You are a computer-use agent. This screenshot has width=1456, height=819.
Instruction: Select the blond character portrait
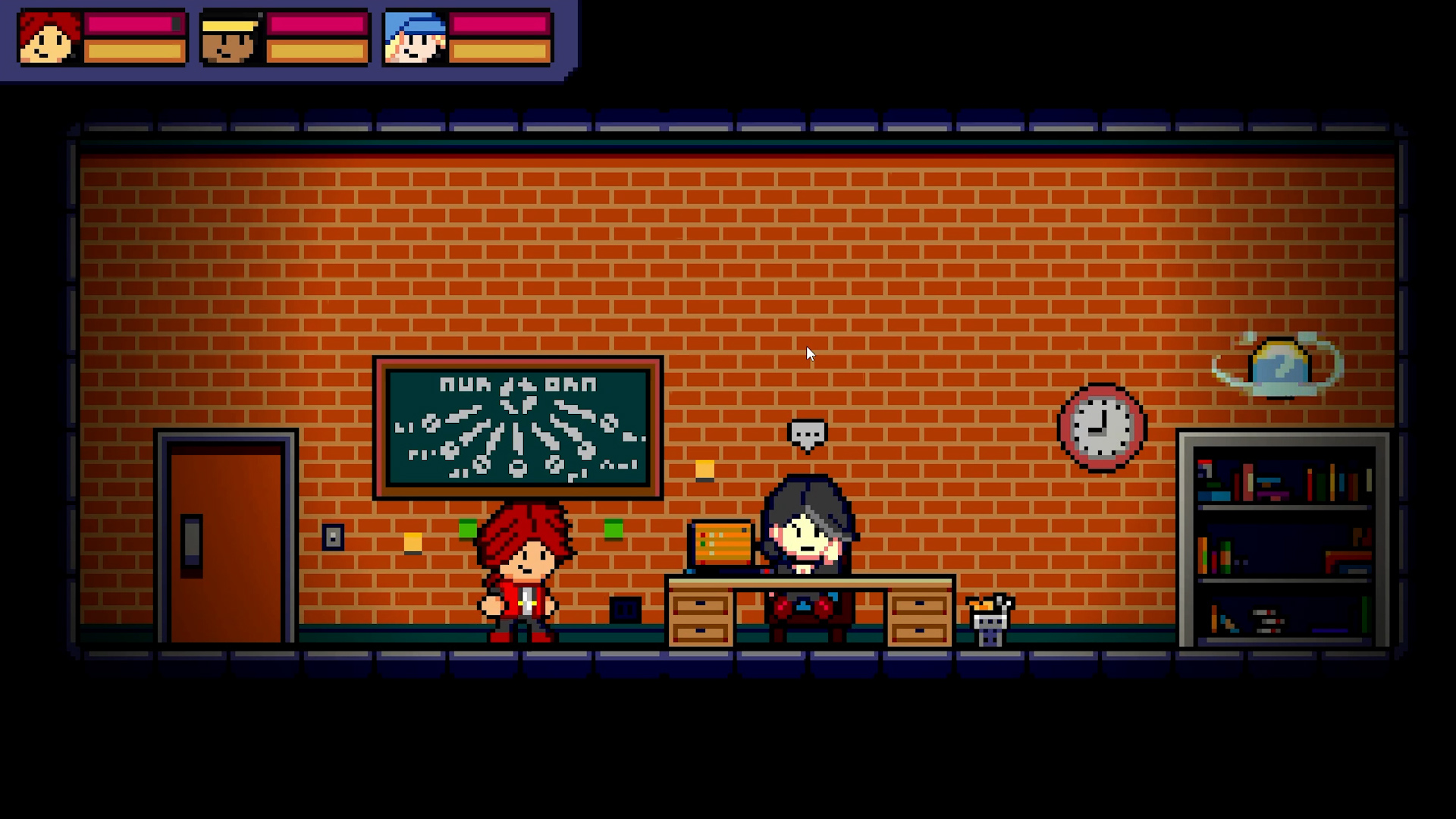pos(227,39)
